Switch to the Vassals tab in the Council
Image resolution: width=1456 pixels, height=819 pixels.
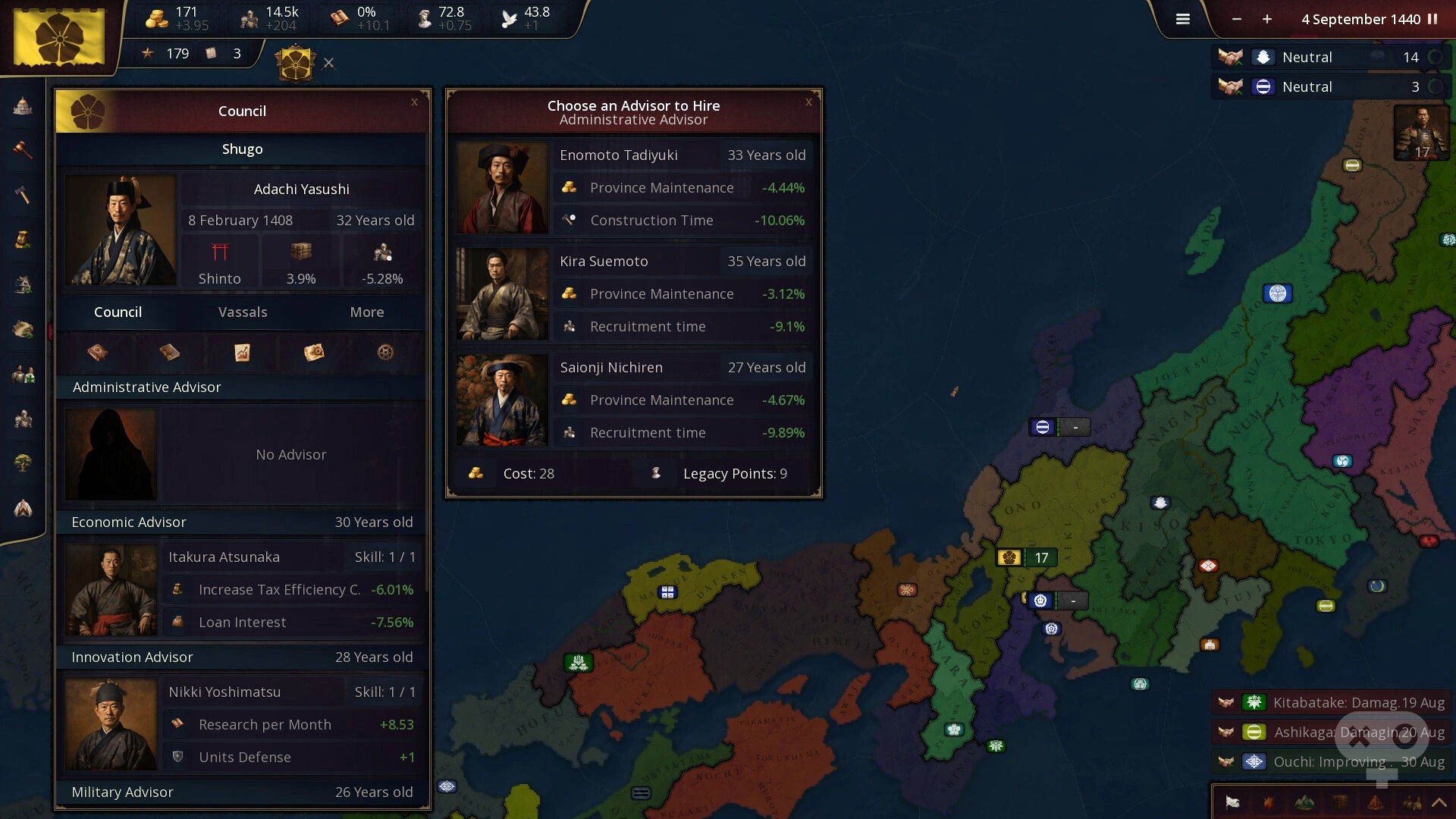pyautogui.click(x=242, y=312)
